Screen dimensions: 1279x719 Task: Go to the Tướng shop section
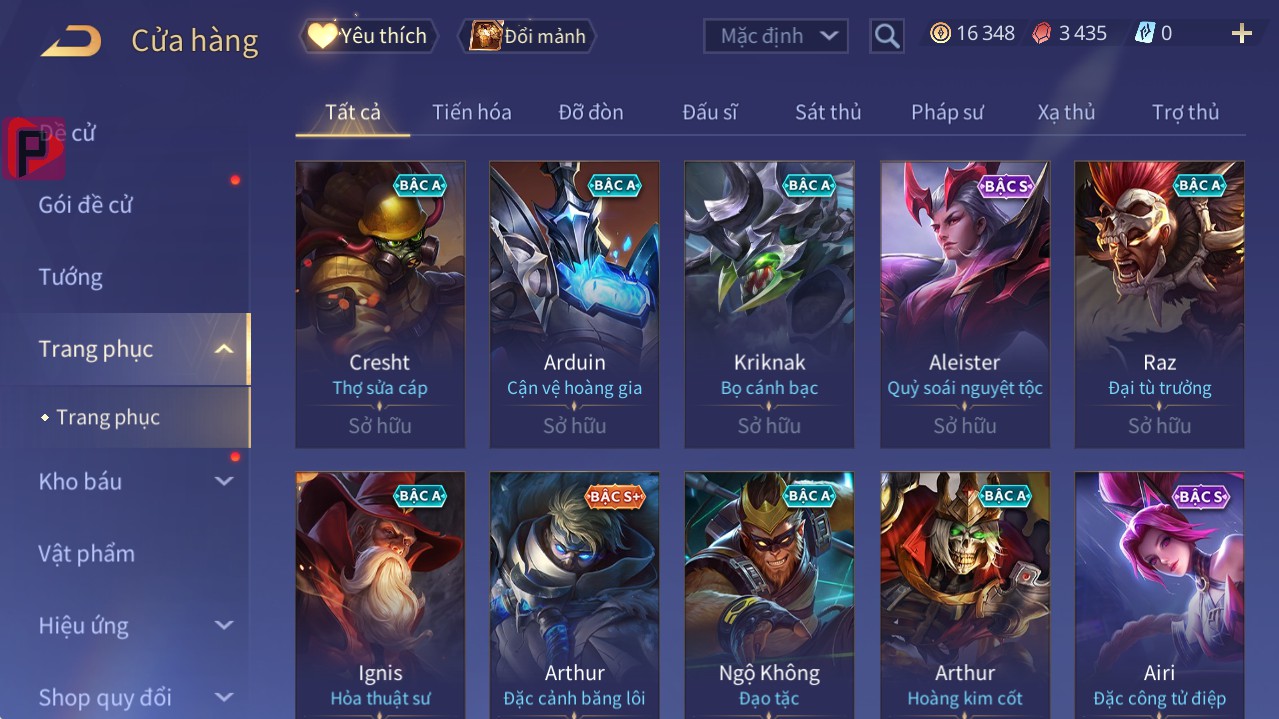[71, 277]
